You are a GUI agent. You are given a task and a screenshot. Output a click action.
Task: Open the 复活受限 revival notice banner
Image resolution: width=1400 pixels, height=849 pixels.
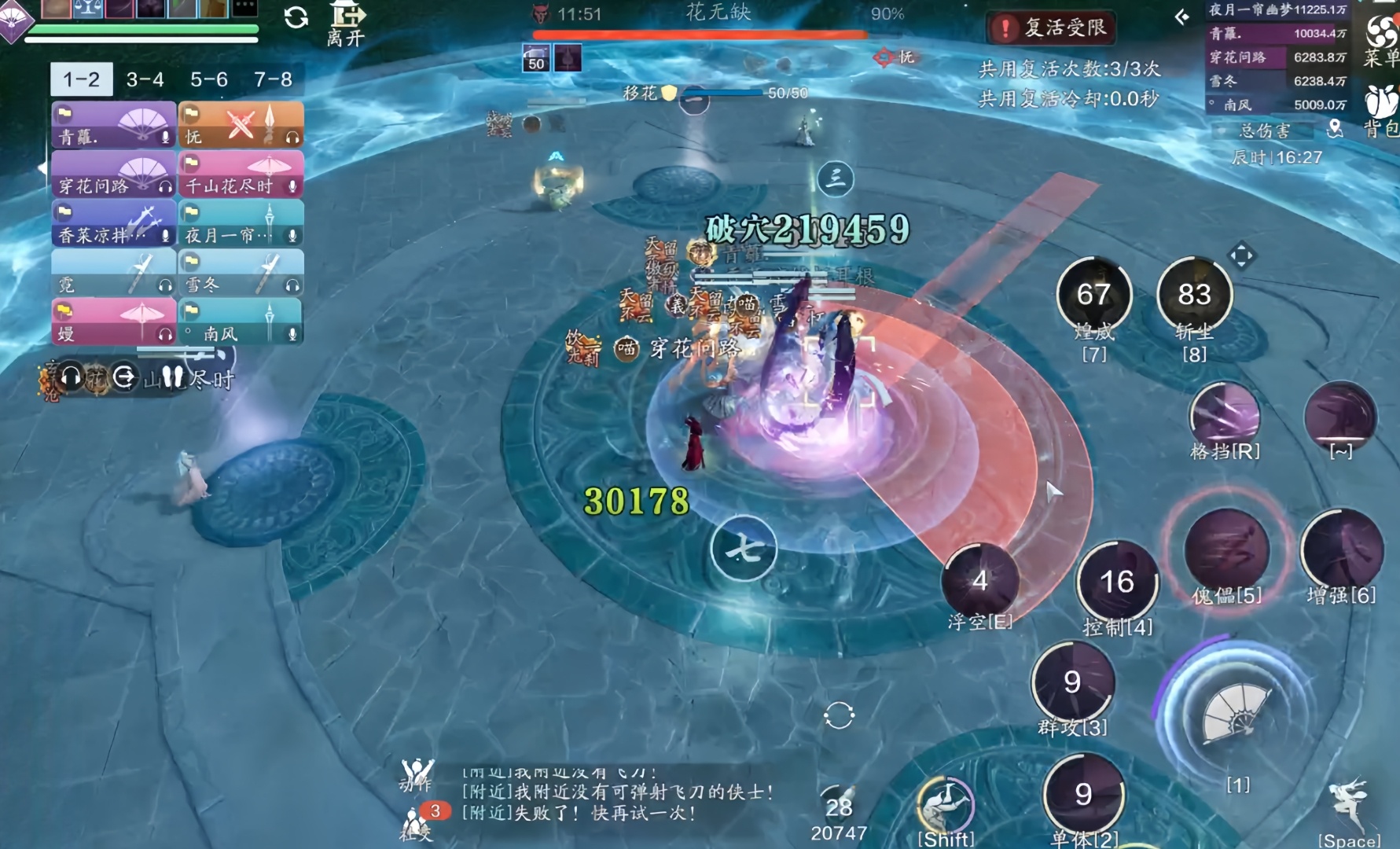tap(1050, 26)
